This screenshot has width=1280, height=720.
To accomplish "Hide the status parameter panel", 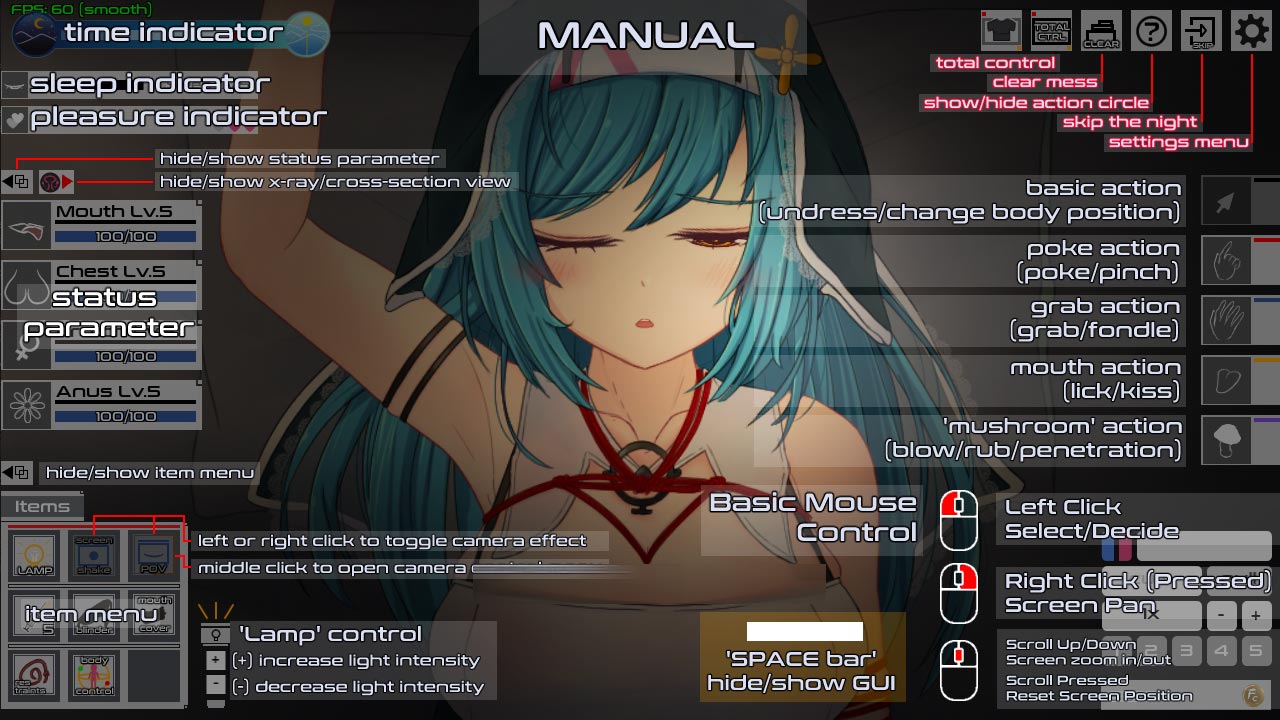I will 15,180.
